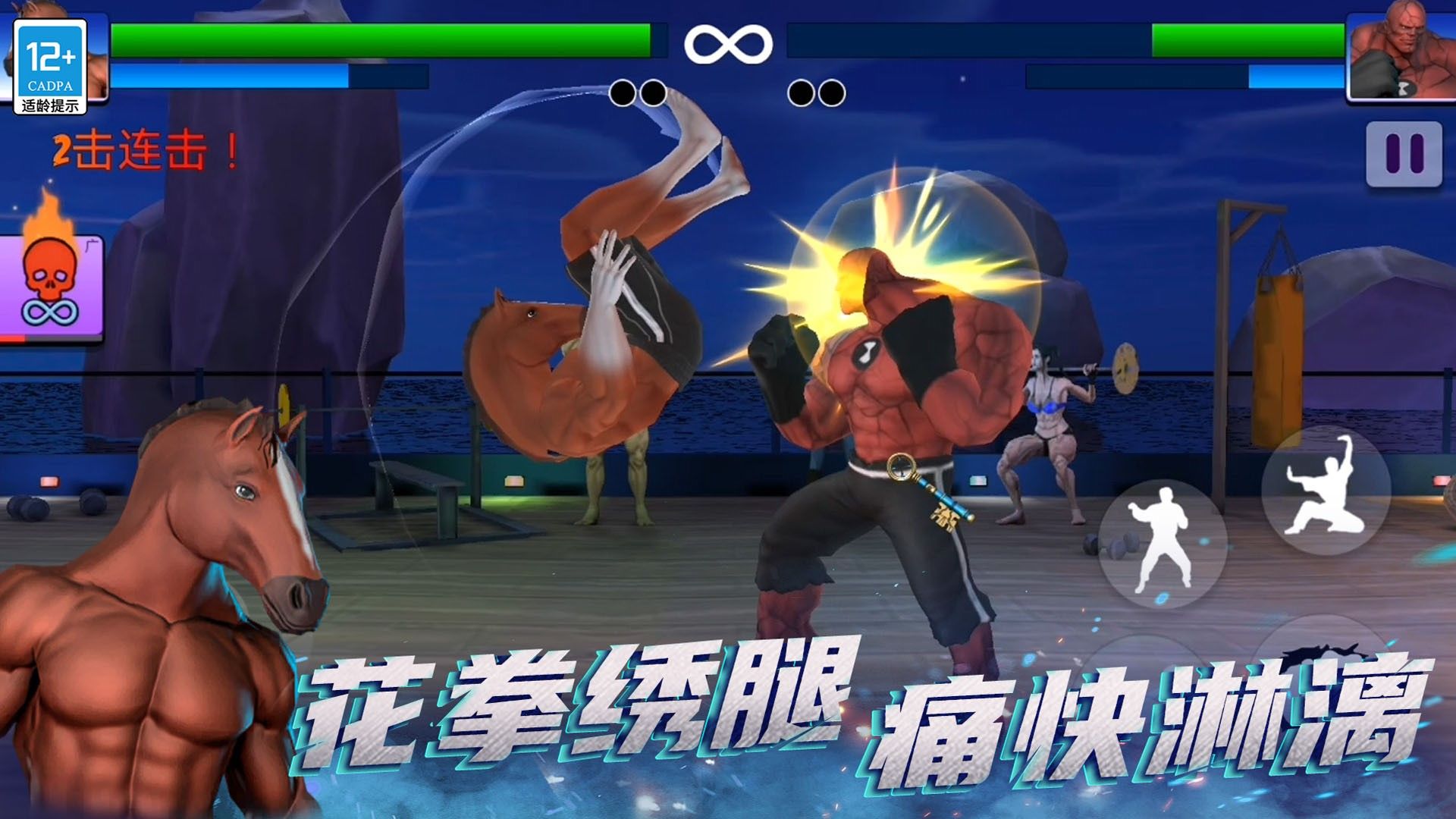Tap the left pair of round indicator dots
The width and height of the screenshot is (1456, 819).
click(x=639, y=91)
